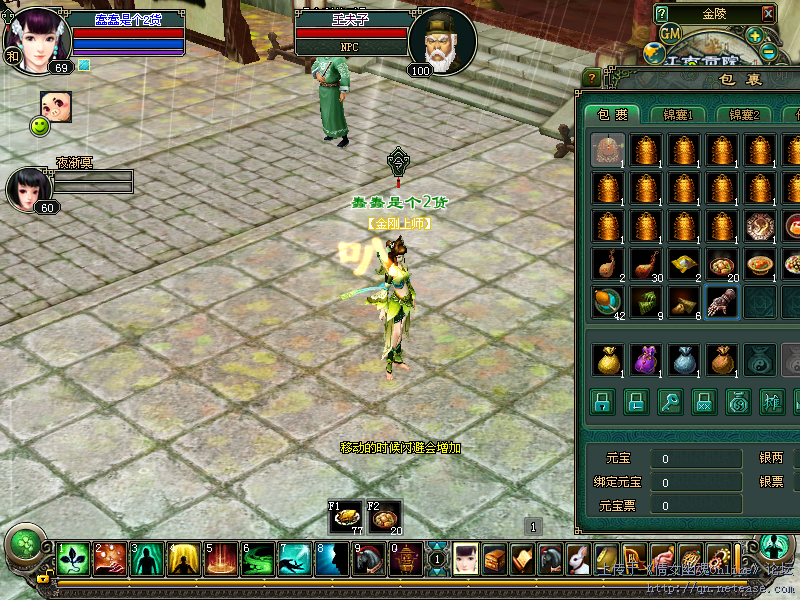800x600 pixels.
Task: Open the character portrait menu icon on bottom bar
Action: coord(467,560)
